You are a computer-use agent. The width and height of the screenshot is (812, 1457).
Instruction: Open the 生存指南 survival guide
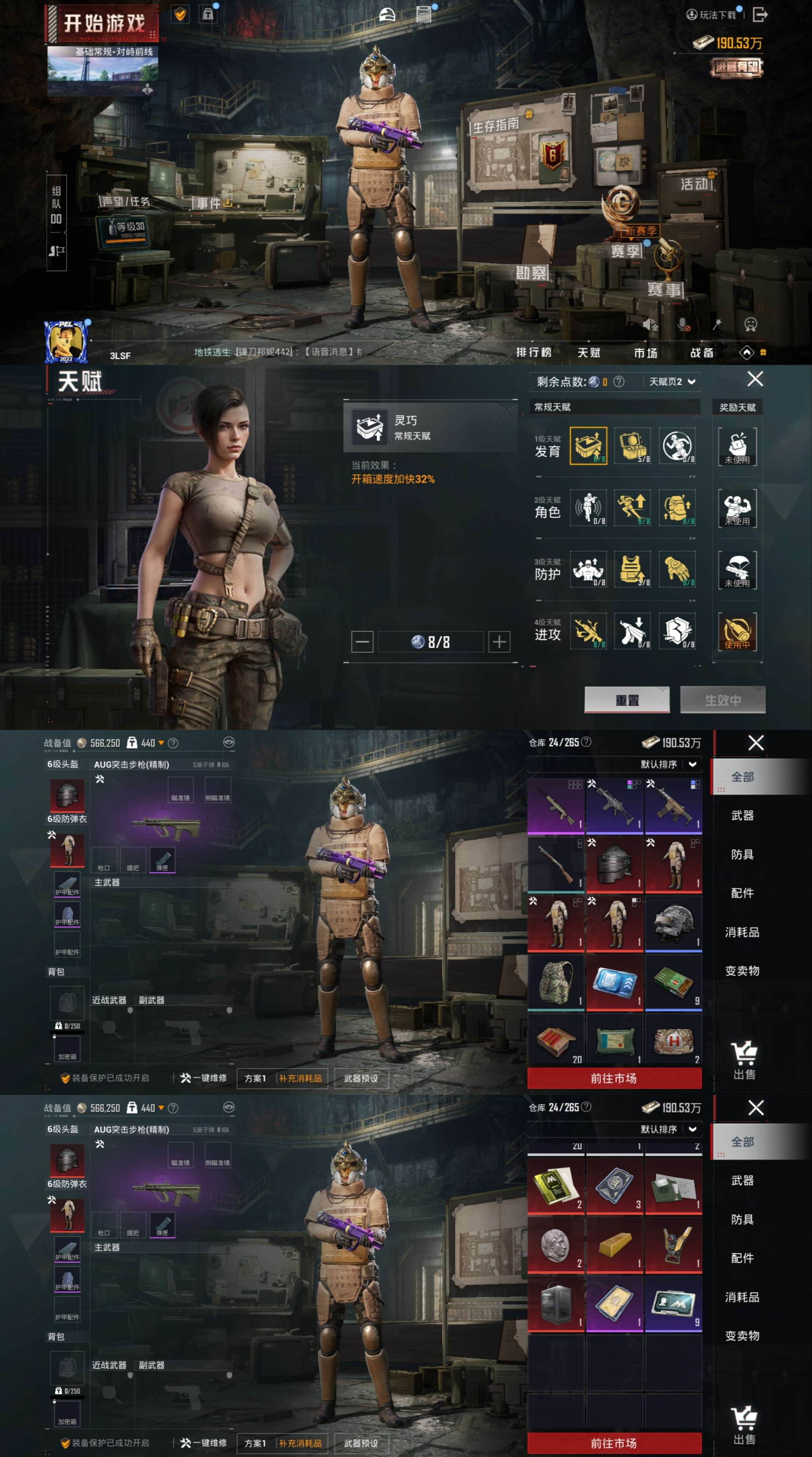click(x=496, y=124)
